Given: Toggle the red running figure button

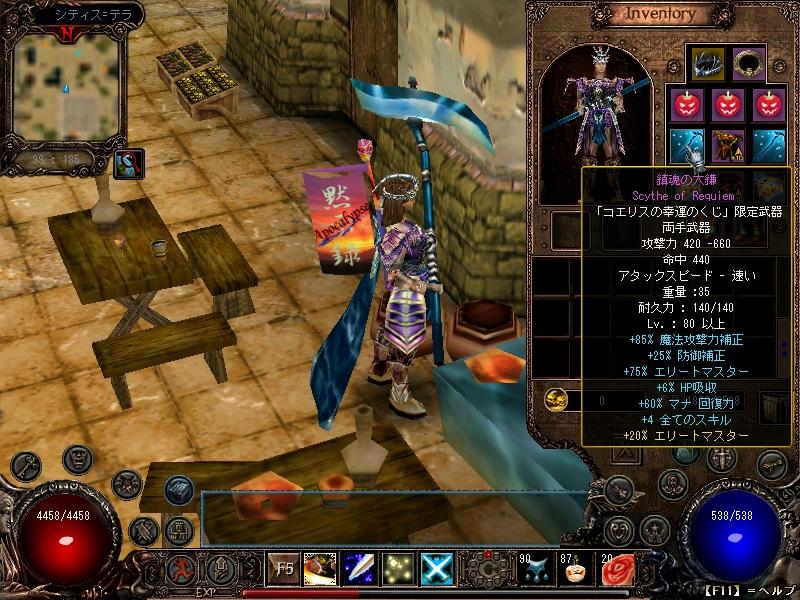Looking at the screenshot, I should coord(182,570).
